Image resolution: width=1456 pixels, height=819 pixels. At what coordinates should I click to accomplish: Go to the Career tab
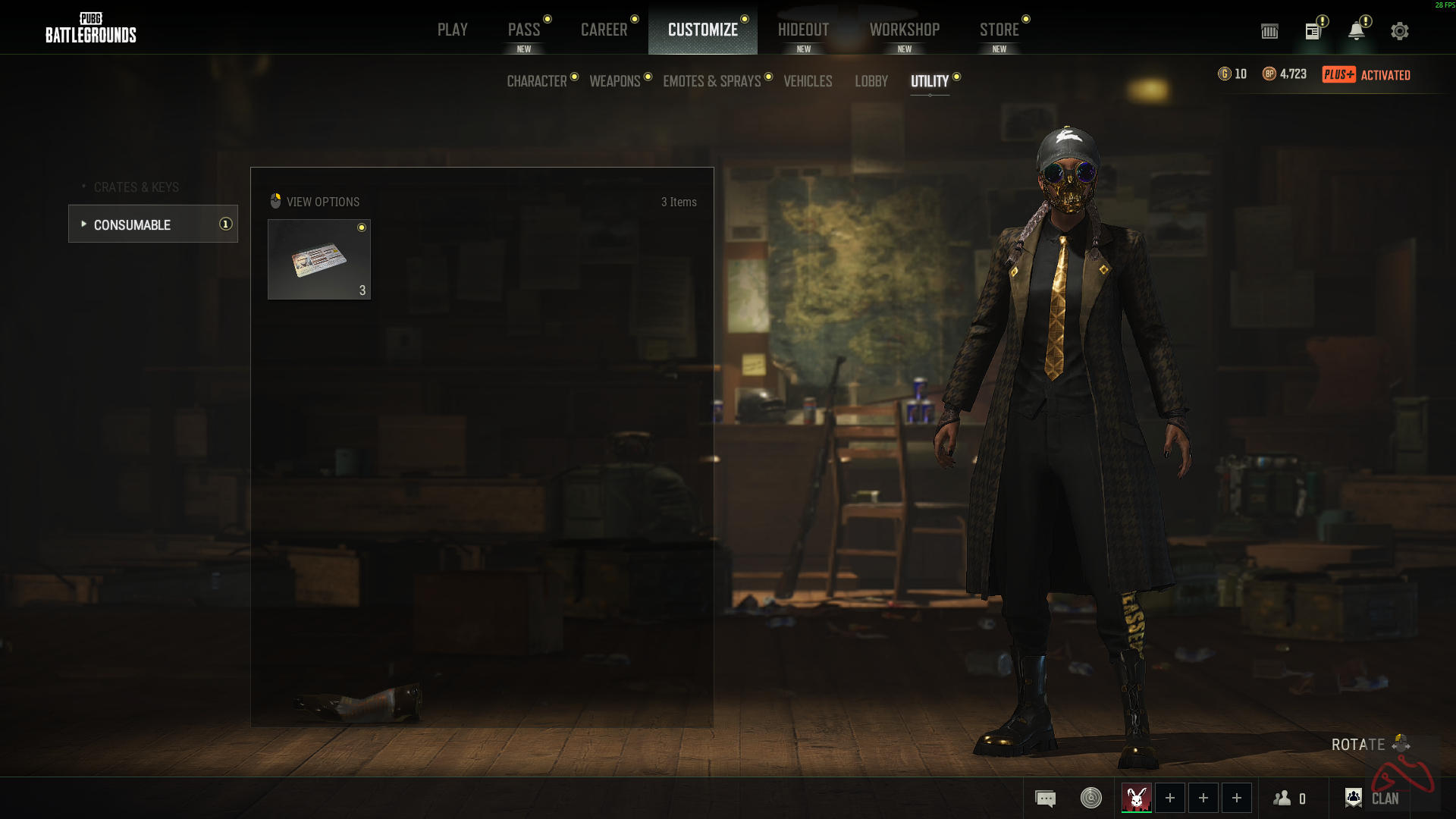(604, 30)
